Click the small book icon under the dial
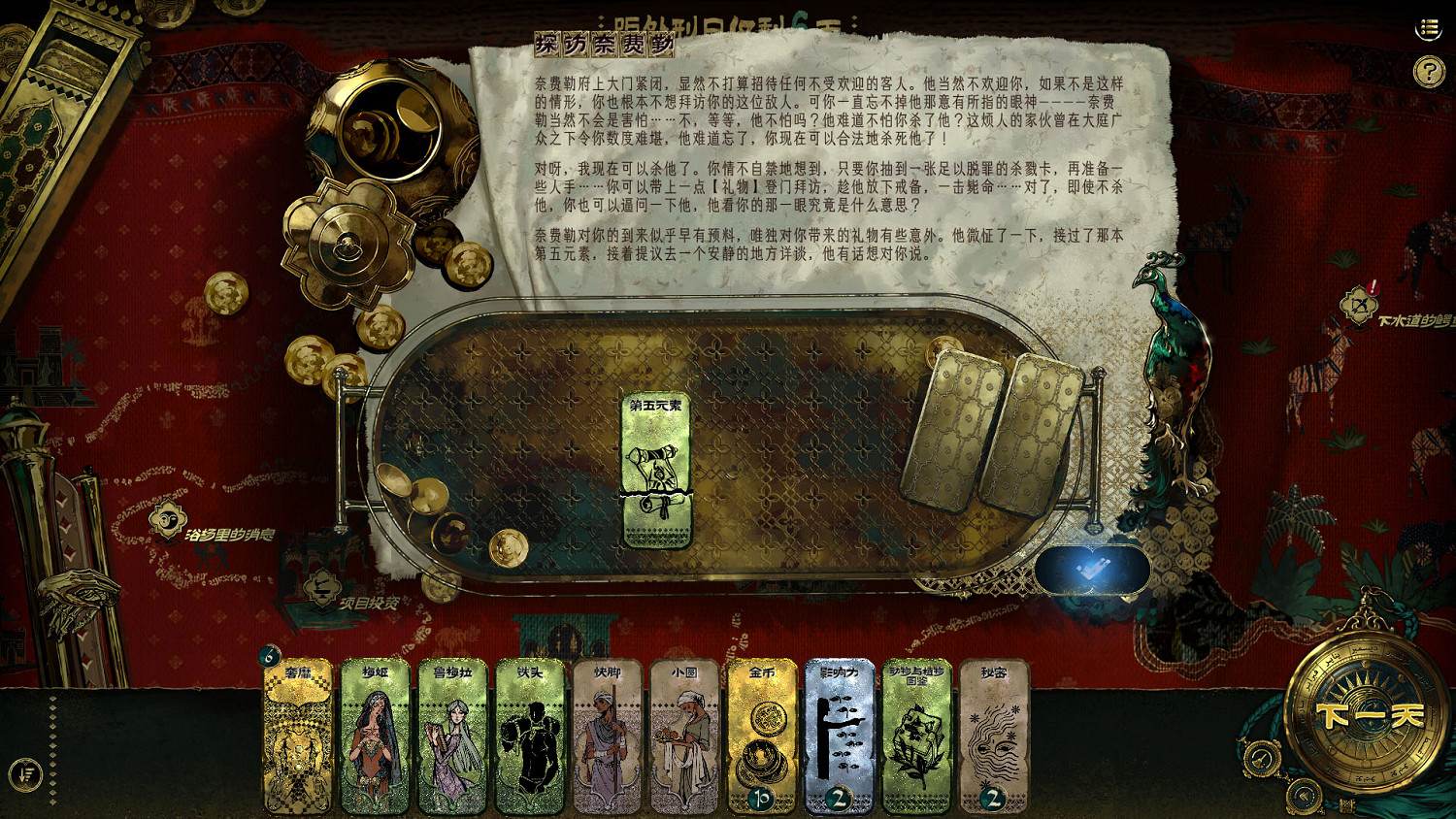This screenshot has height=819, width=1456. (x=1346, y=803)
